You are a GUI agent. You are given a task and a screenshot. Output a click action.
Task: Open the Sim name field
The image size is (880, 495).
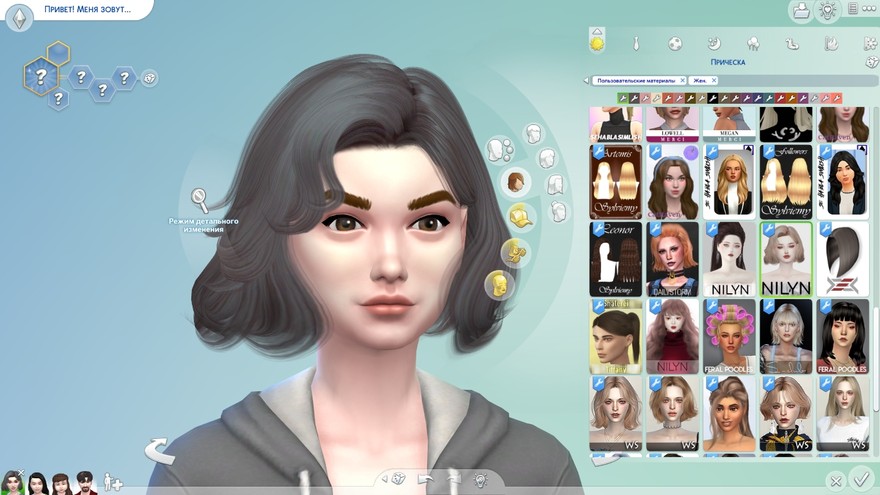click(x=86, y=10)
